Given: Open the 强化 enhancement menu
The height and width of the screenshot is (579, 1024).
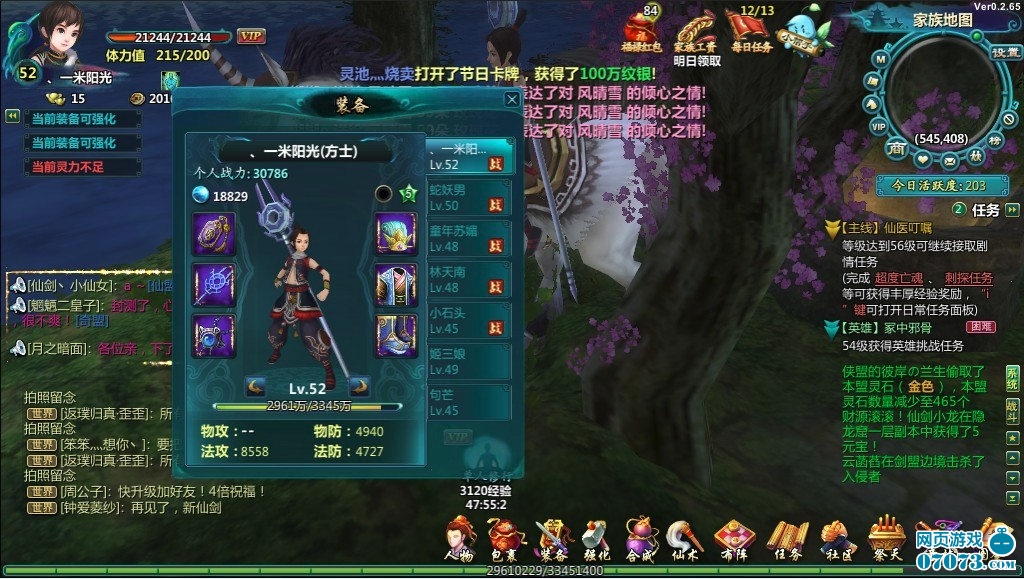Looking at the screenshot, I should pyautogui.click(x=595, y=541).
